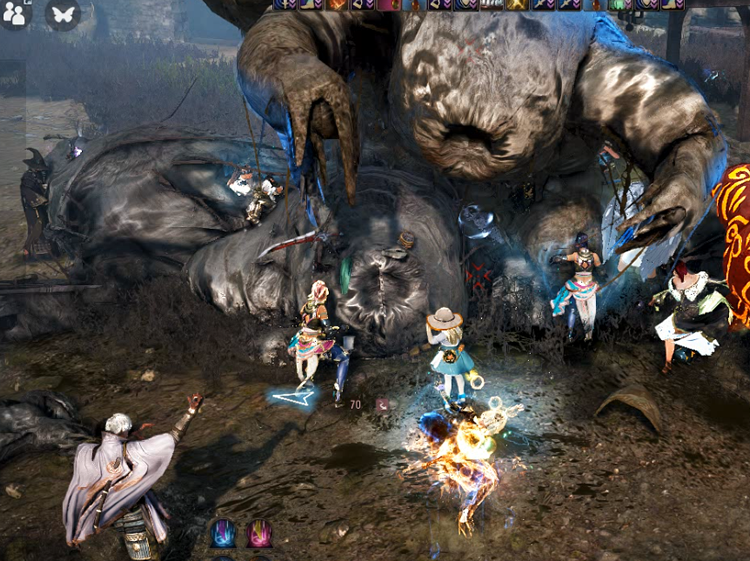Viewport: 750px width, 561px height.
Task: Click the white butterfly icon
Action: coord(63,14)
